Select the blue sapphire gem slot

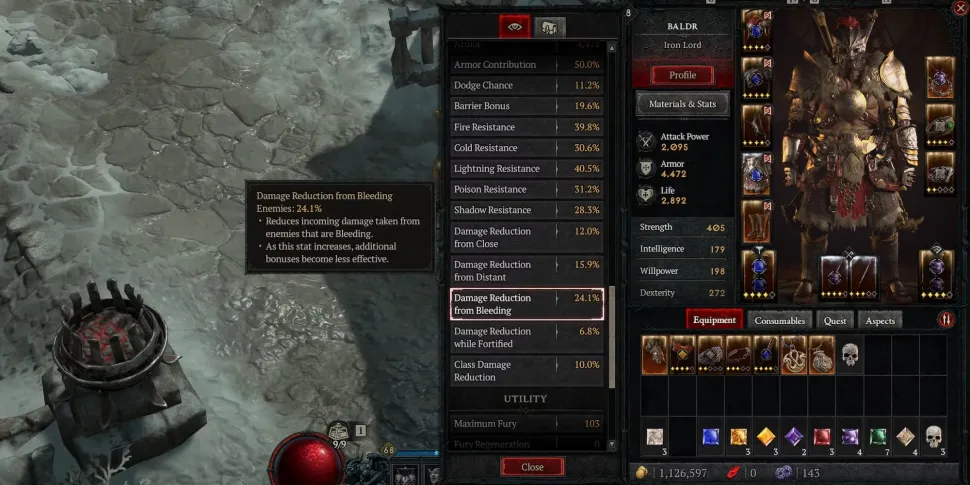[x=710, y=436]
